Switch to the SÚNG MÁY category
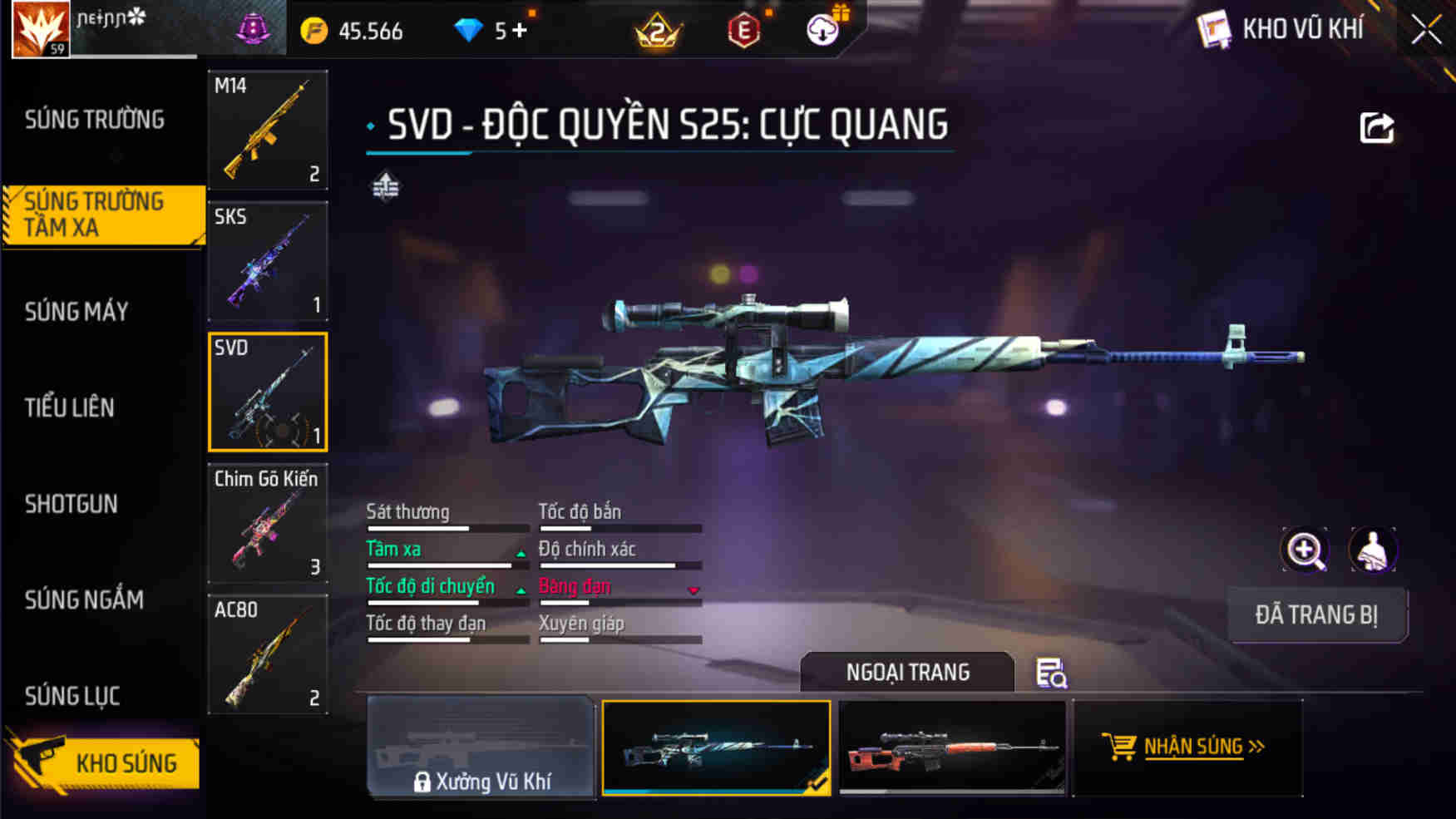1456x819 pixels. (x=77, y=312)
